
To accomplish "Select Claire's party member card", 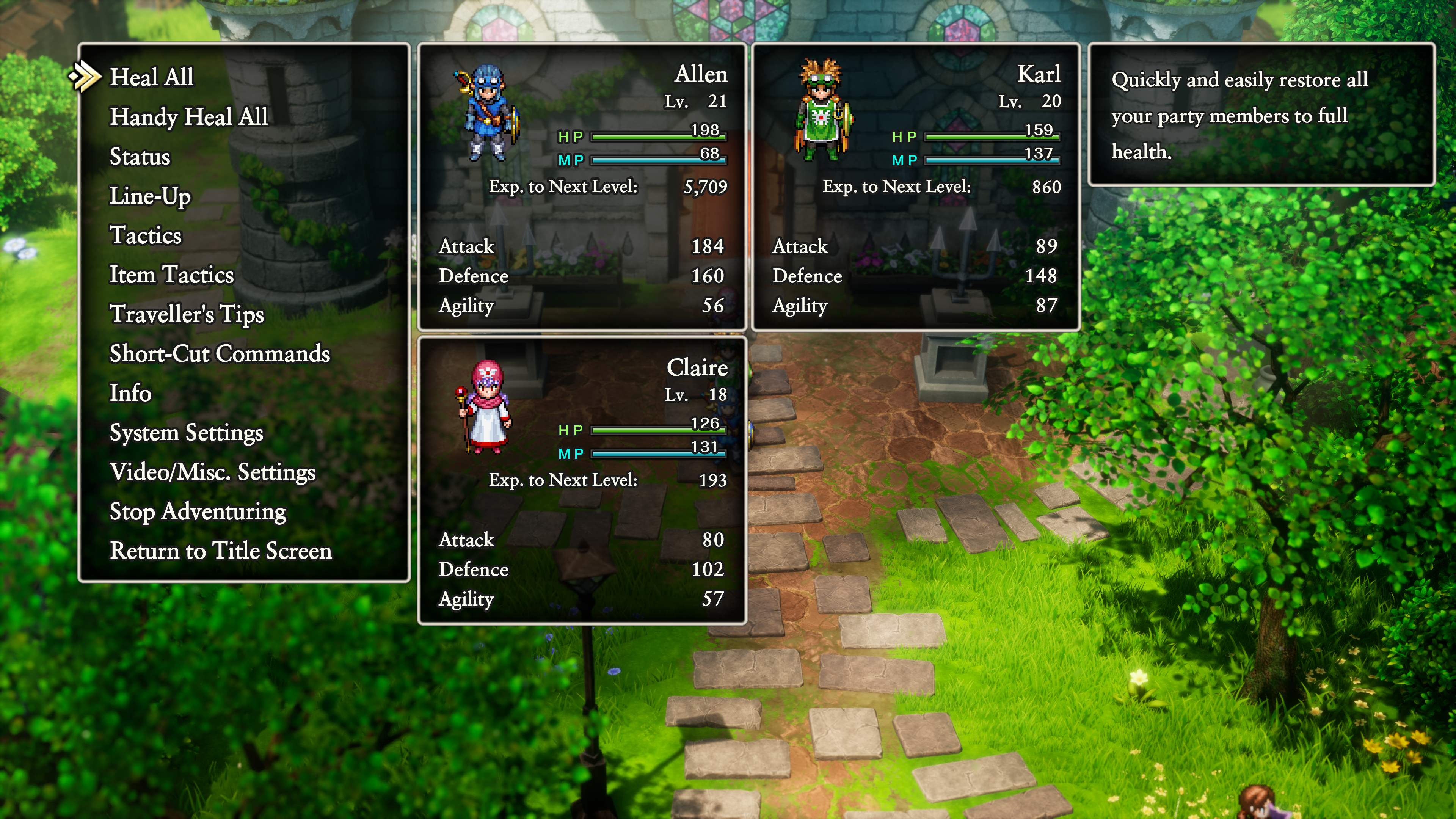I will [582, 480].
